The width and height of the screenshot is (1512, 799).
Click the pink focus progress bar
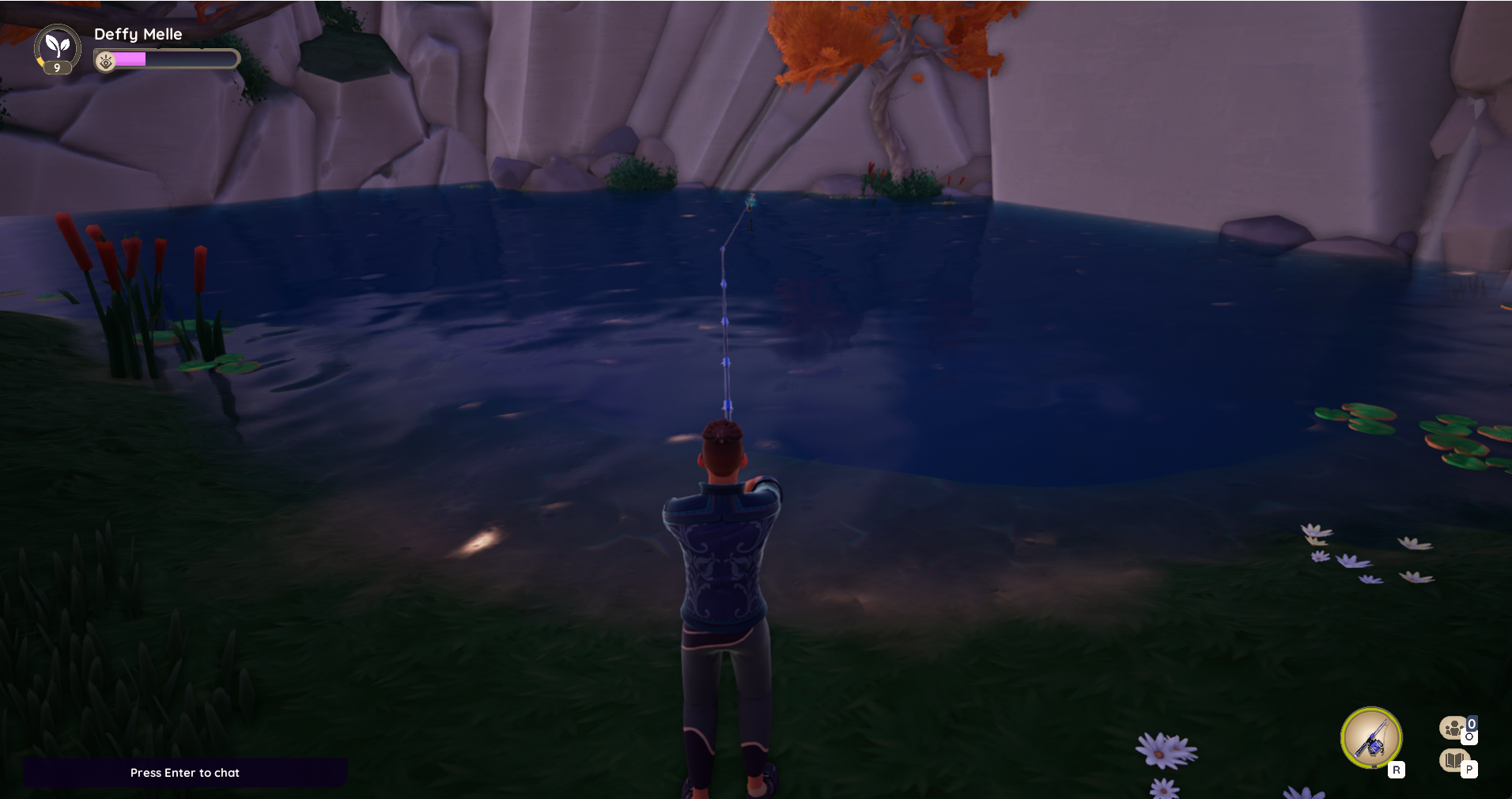pos(130,59)
